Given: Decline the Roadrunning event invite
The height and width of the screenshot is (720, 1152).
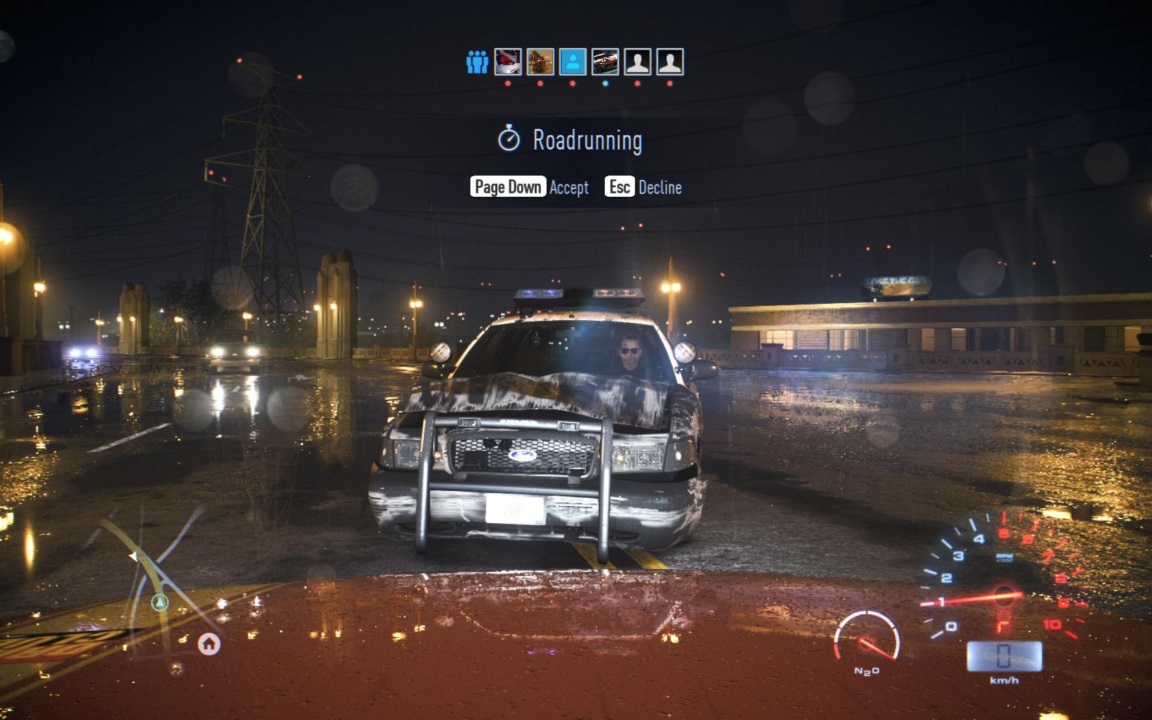Looking at the screenshot, I should (643, 187).
